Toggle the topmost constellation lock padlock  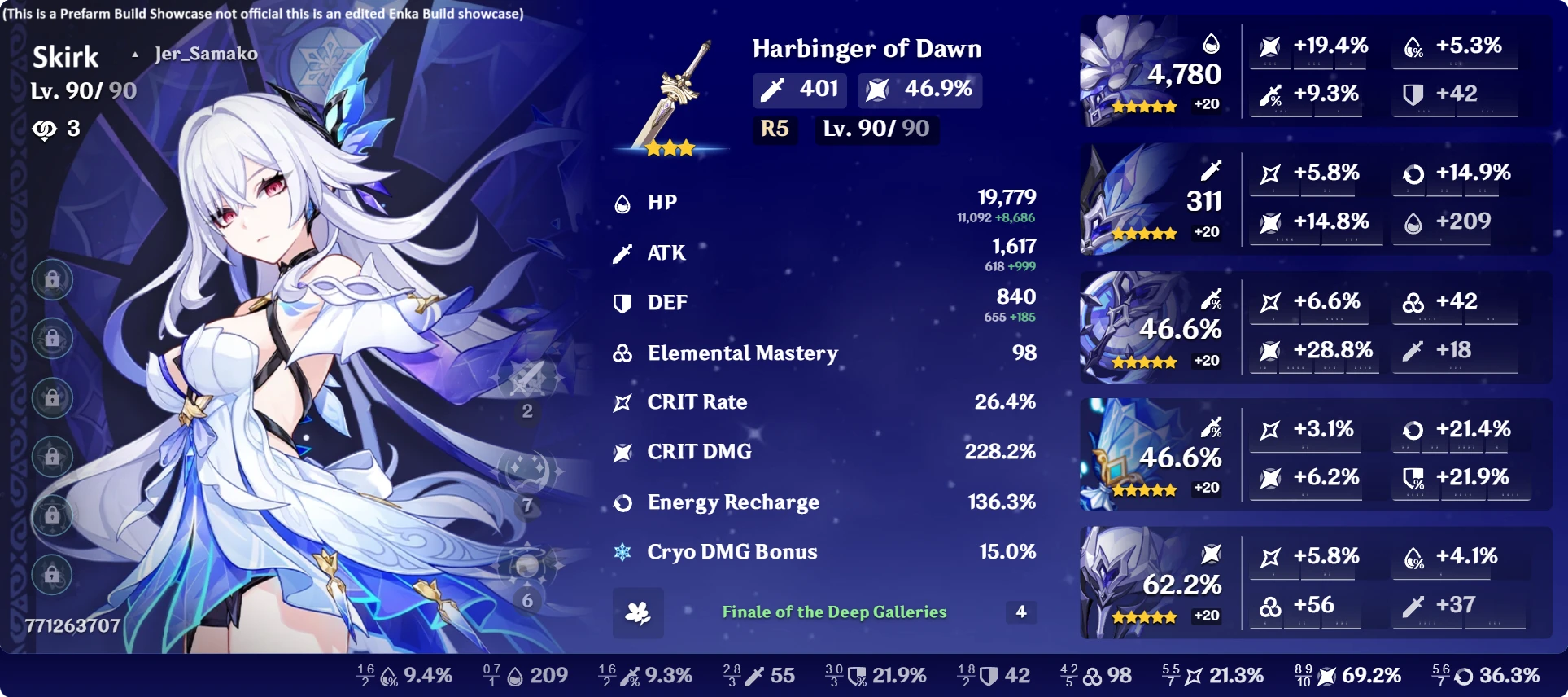coord(52,278)
